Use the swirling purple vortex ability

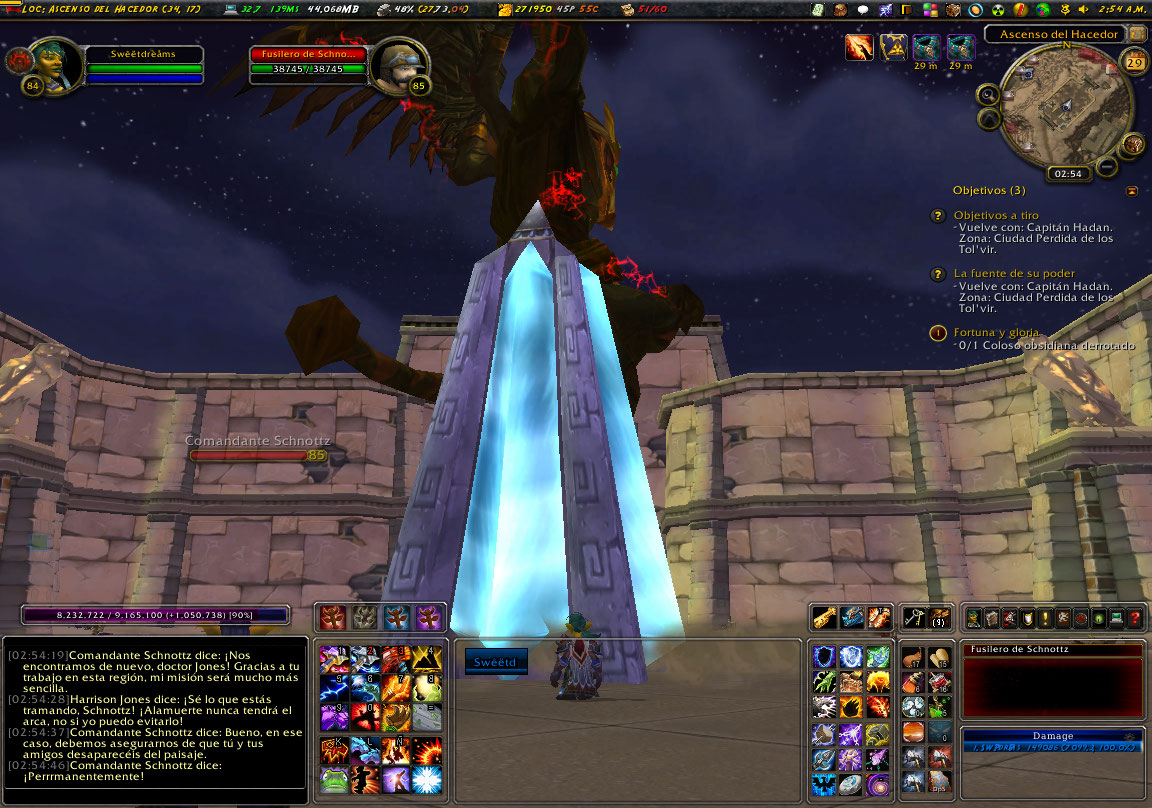pos(877,784)
